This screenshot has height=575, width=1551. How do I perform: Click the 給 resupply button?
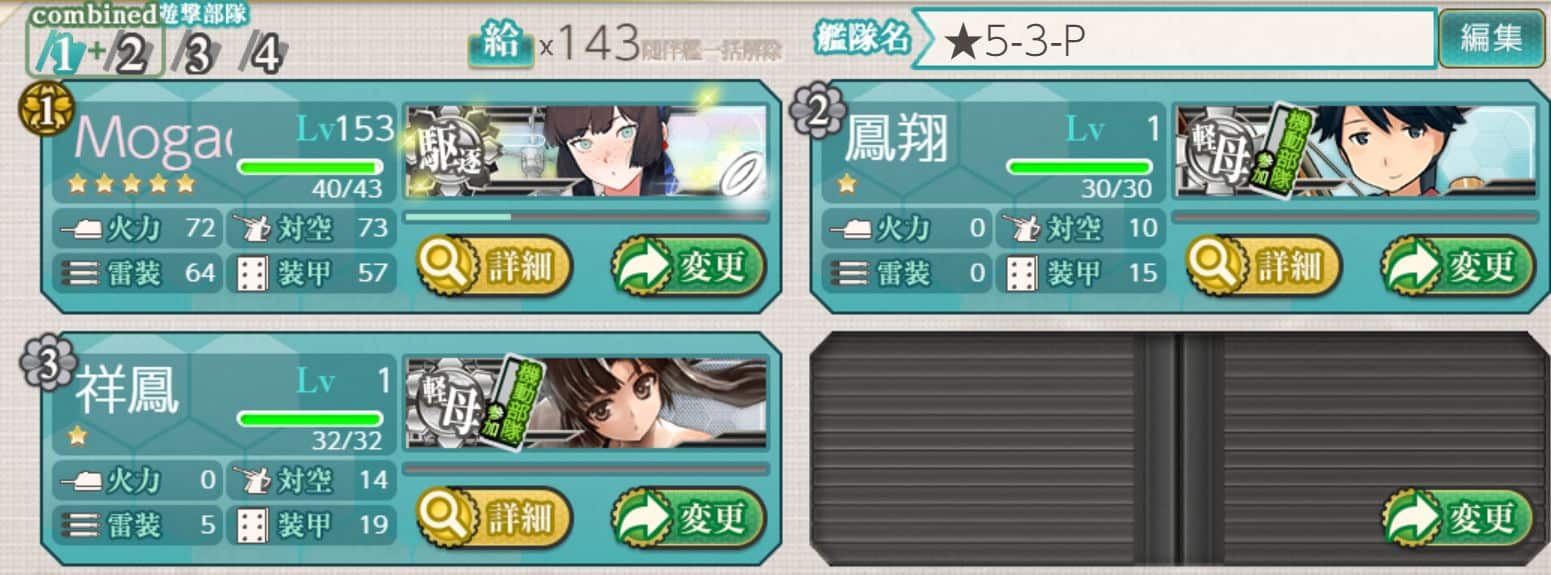point(501,46)
